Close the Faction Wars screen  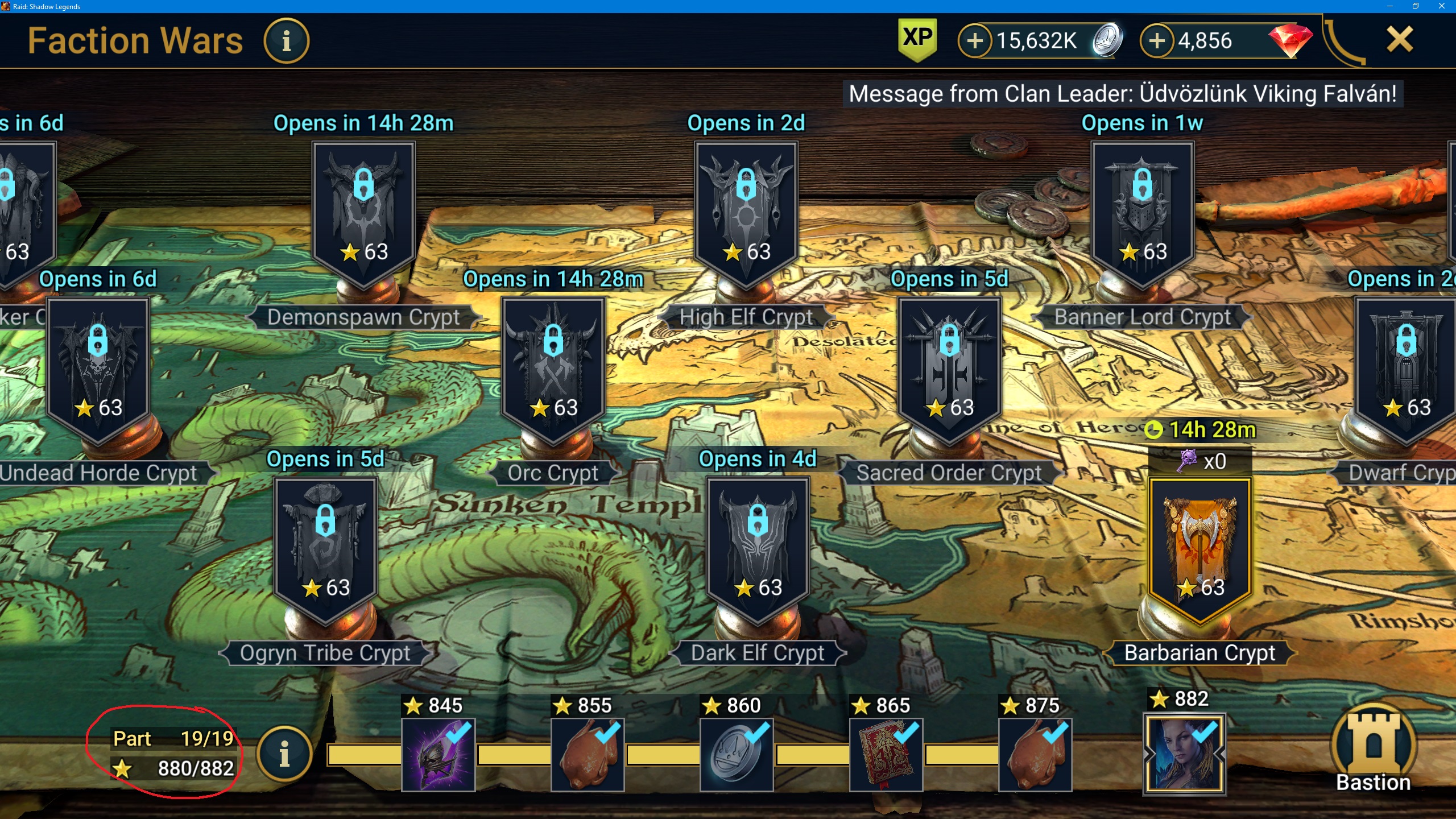(x=1399, y=40)
